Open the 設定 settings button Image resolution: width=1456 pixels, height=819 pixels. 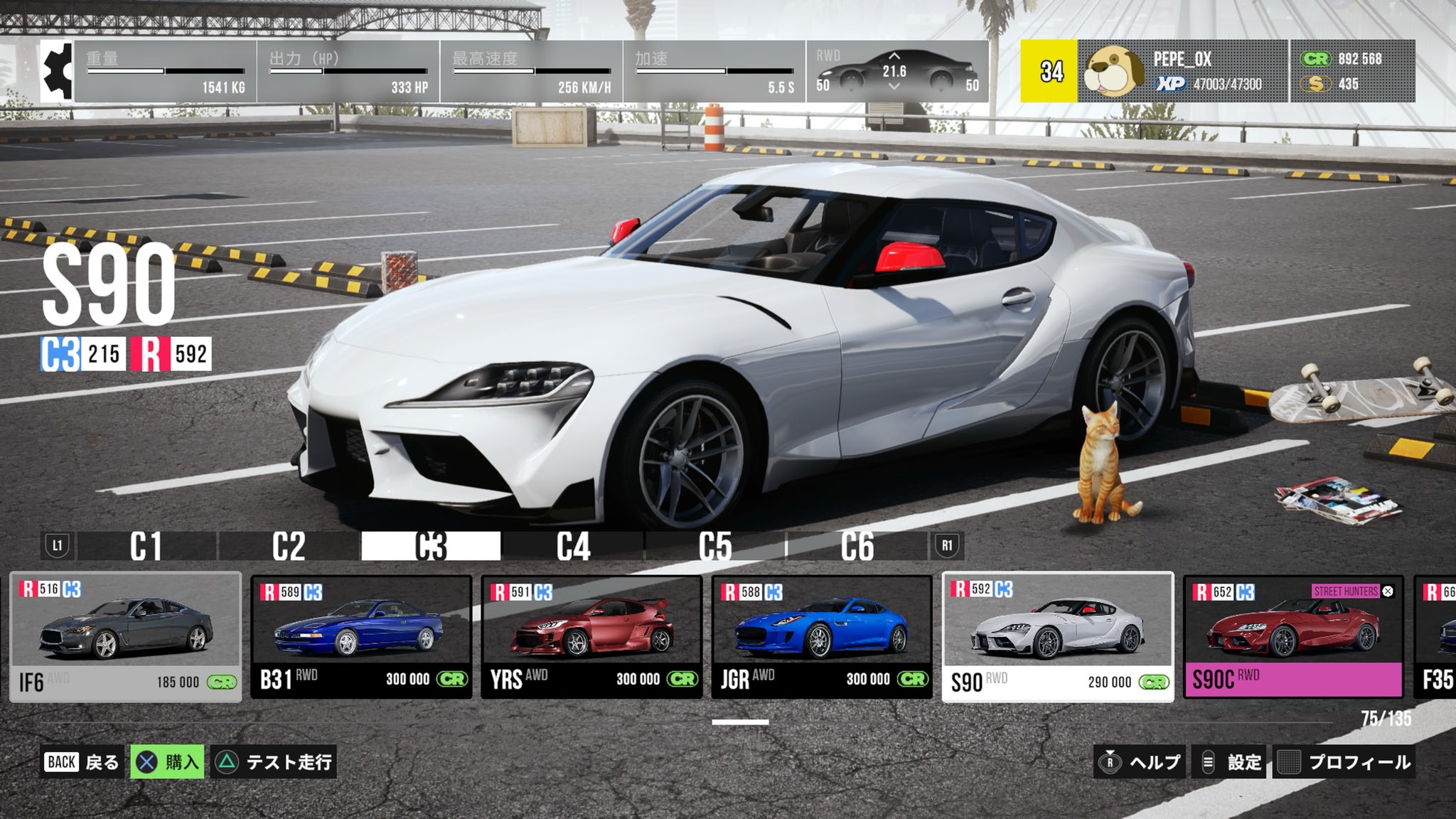[x=1231, y=762]
